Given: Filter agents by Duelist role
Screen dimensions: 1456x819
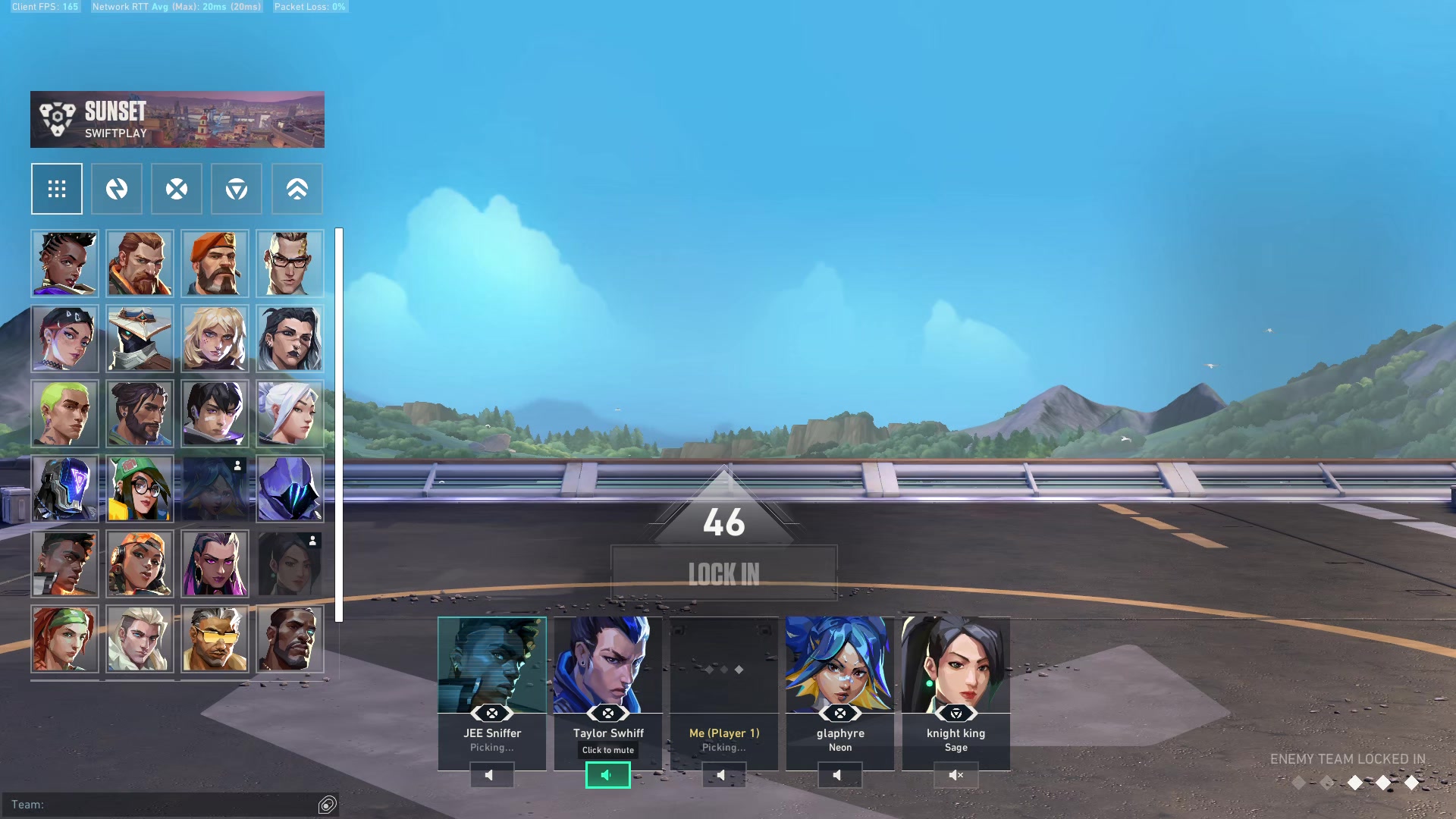Looking at the screenshot, I should [x=177, y=189].
